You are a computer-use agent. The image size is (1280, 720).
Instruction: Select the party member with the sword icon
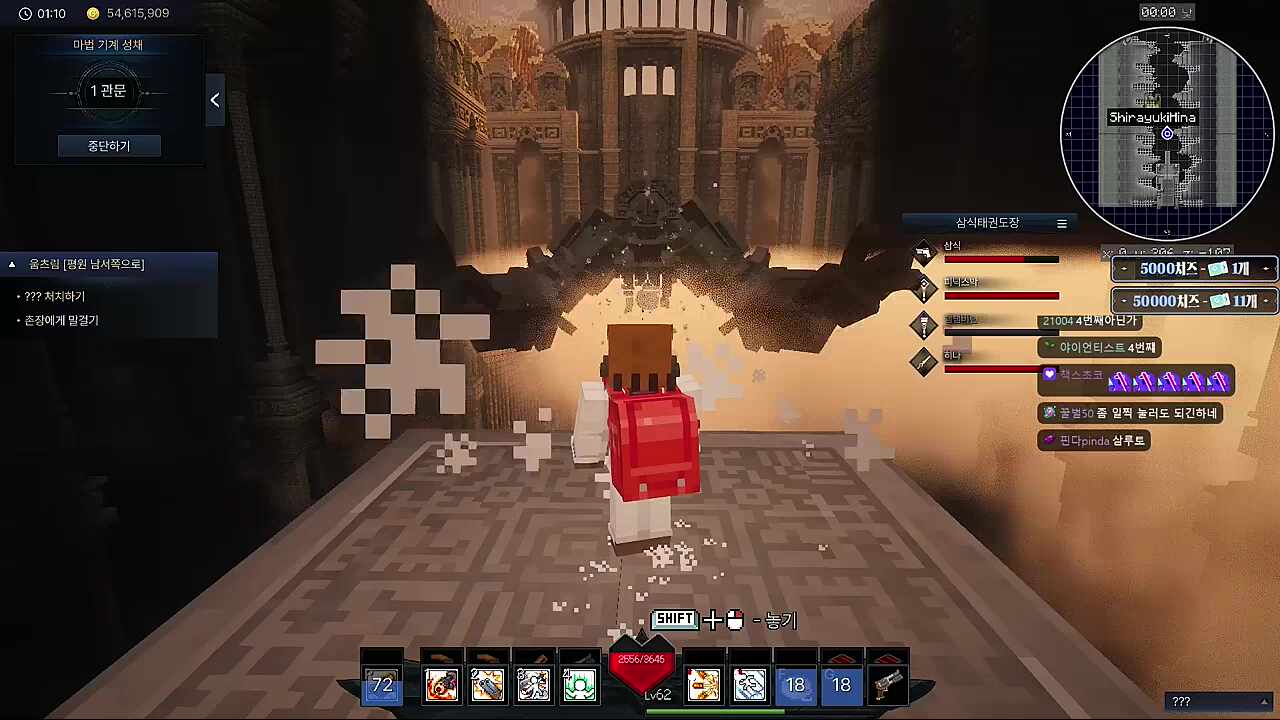point(923,363)
